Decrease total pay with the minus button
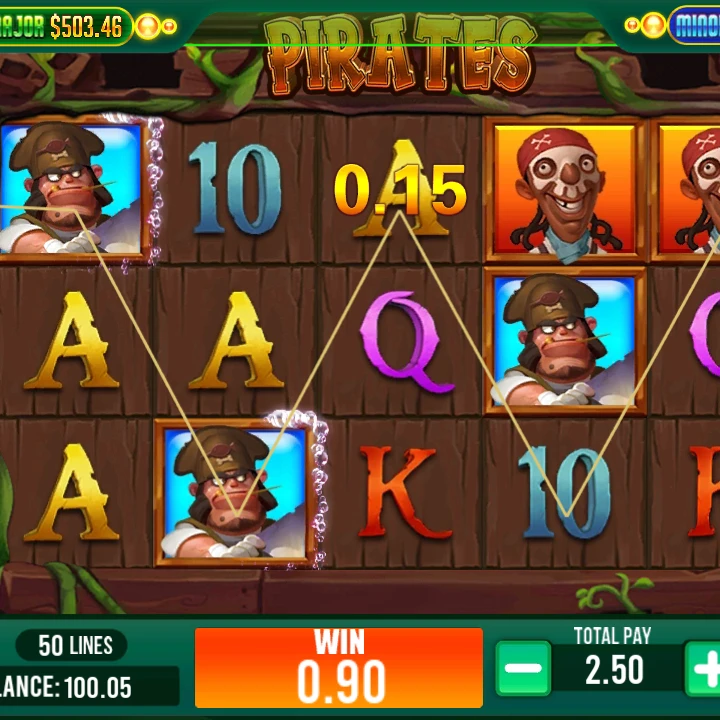The height and width of the screenshot is (720, 720). pyautogui.click(x=523, y=668)
